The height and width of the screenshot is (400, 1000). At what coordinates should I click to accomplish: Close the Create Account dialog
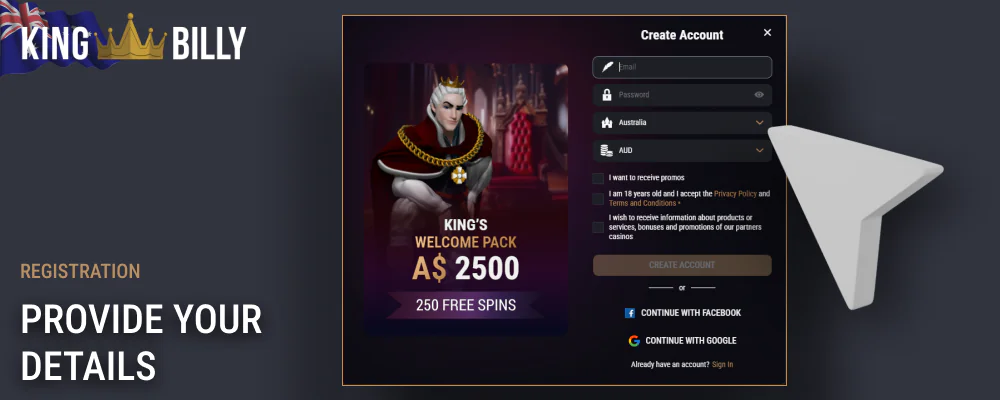tap(767, 33)
